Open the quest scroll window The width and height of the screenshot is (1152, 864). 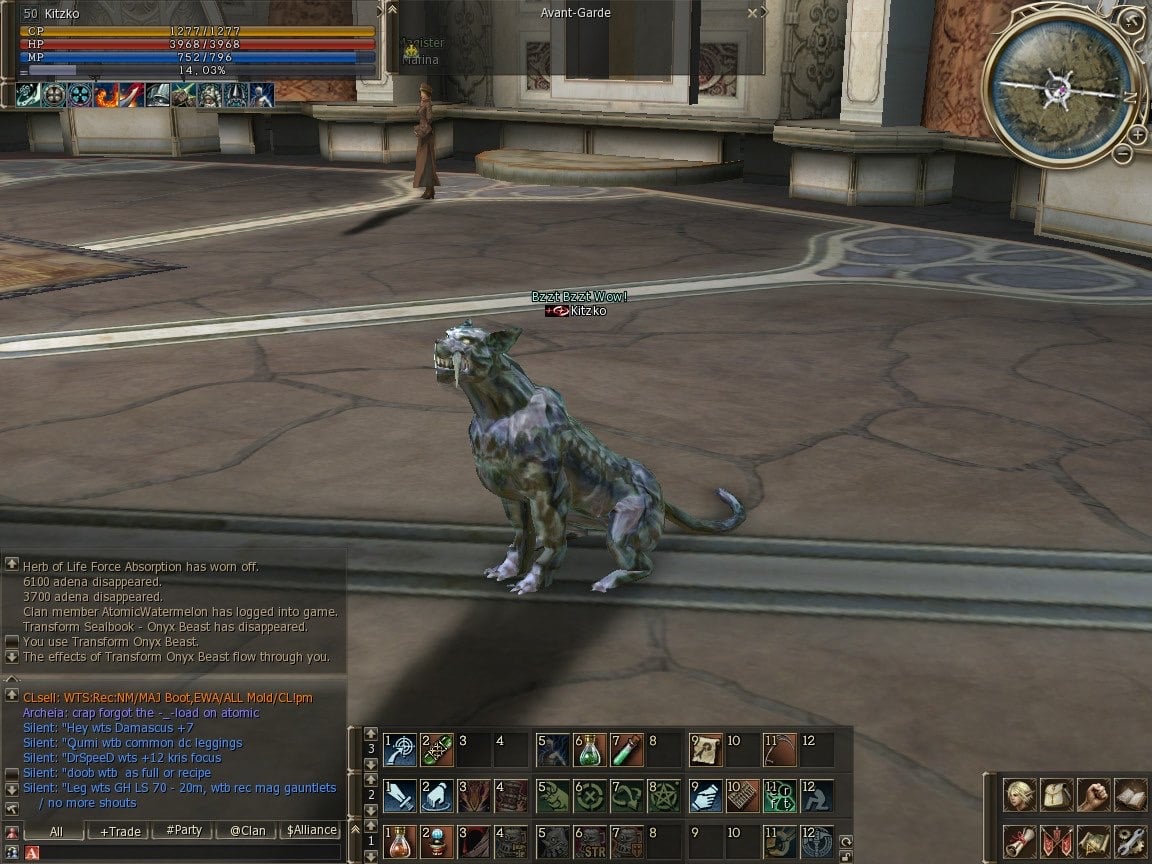click(x=1020, y=840)
